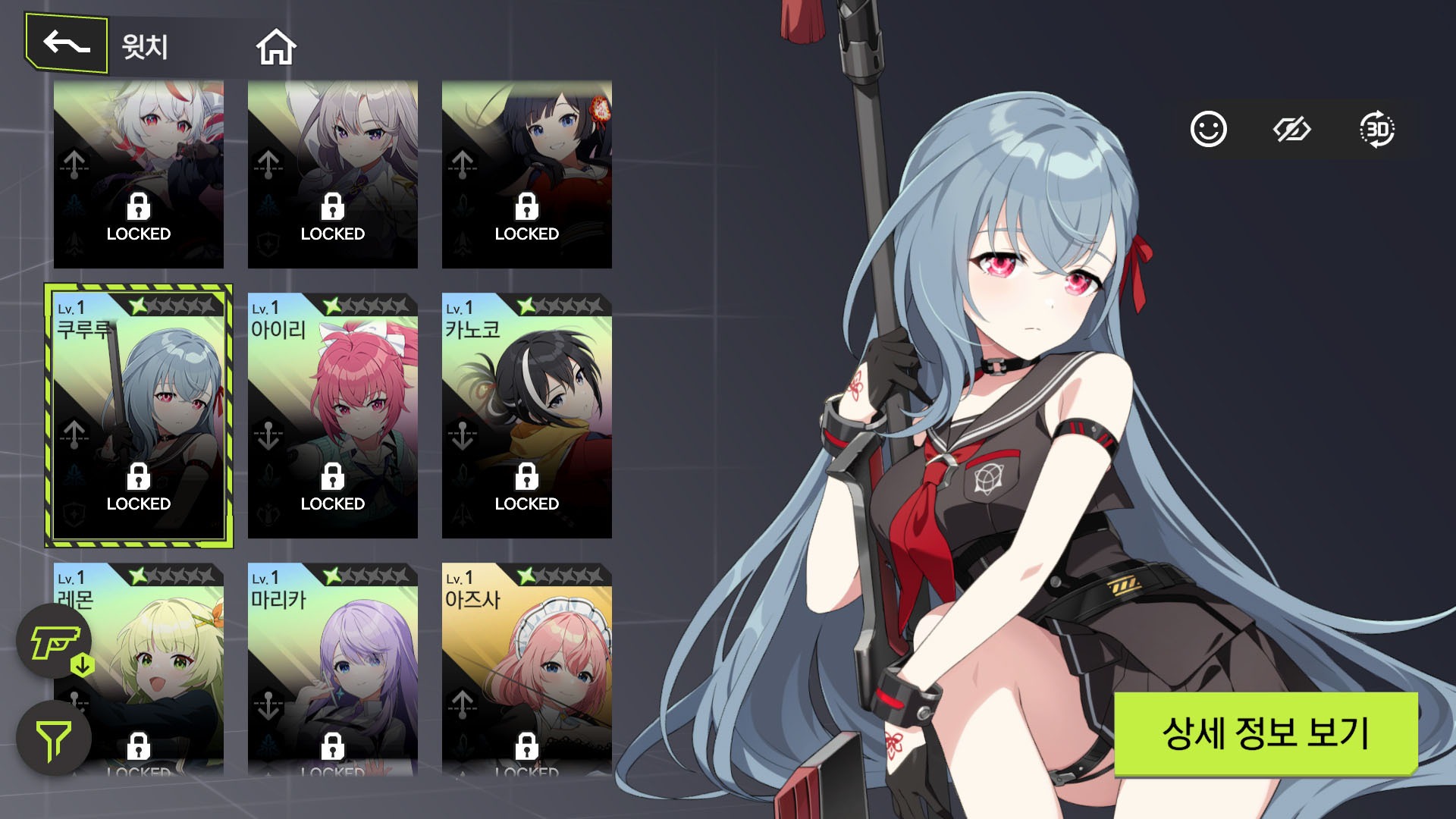
Task: Open the smiley face expression button
Action: (1208, 130)
